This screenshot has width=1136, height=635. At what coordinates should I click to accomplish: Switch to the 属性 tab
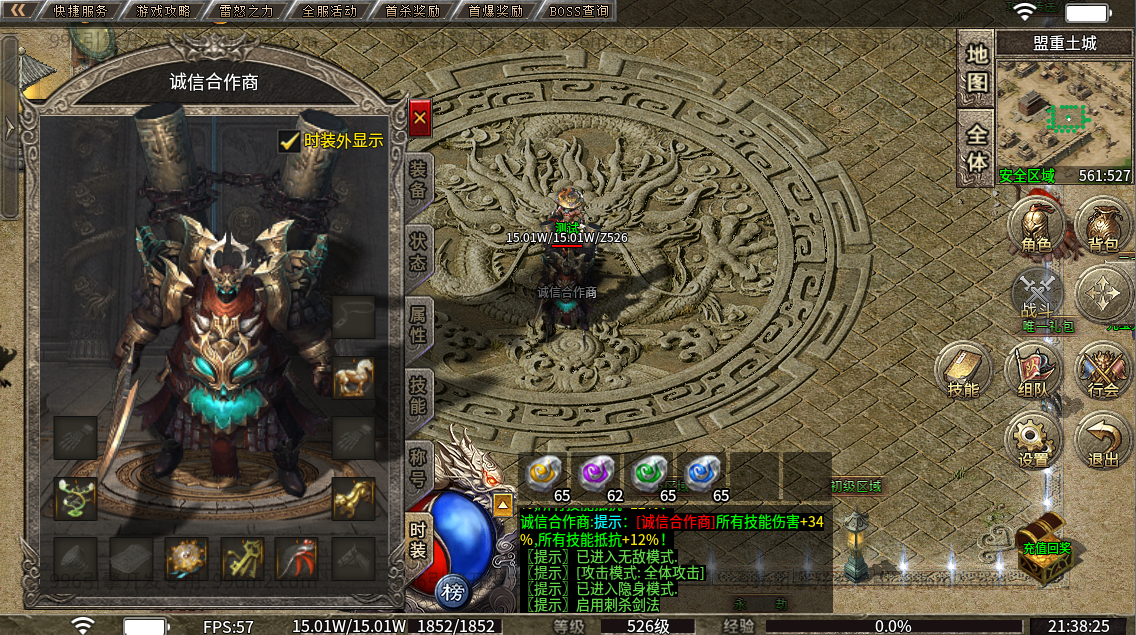point(418,321)
